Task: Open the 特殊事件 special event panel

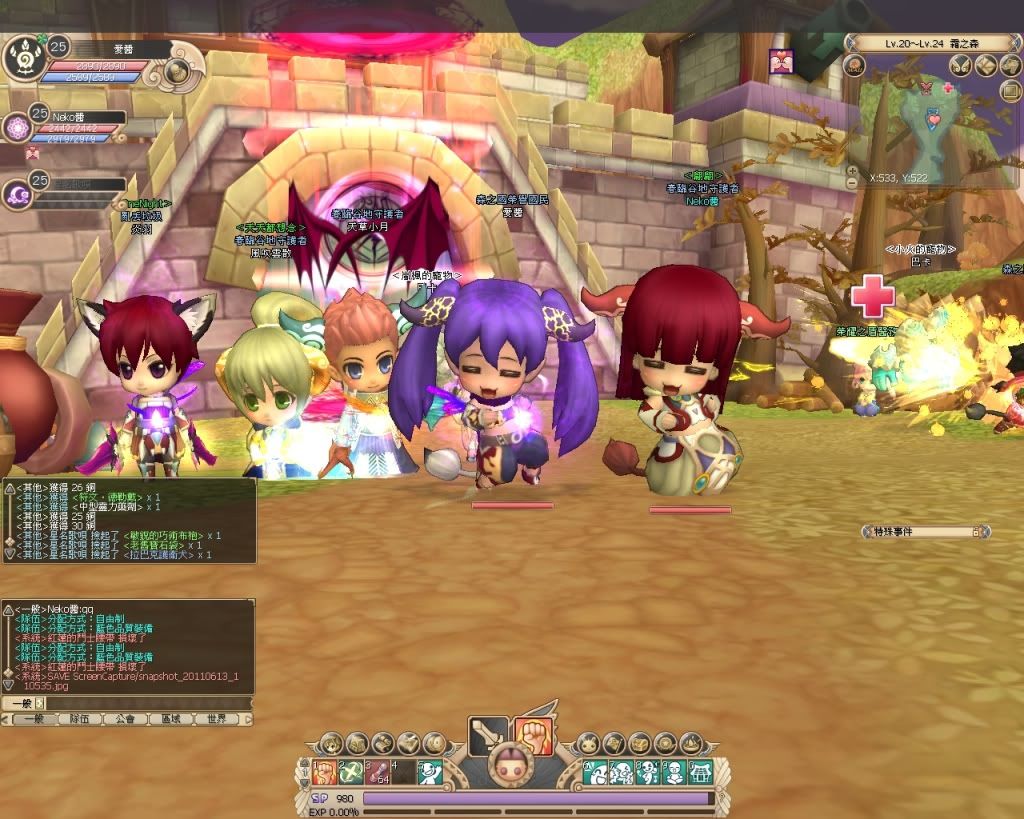Action: (x=925, y=532)
